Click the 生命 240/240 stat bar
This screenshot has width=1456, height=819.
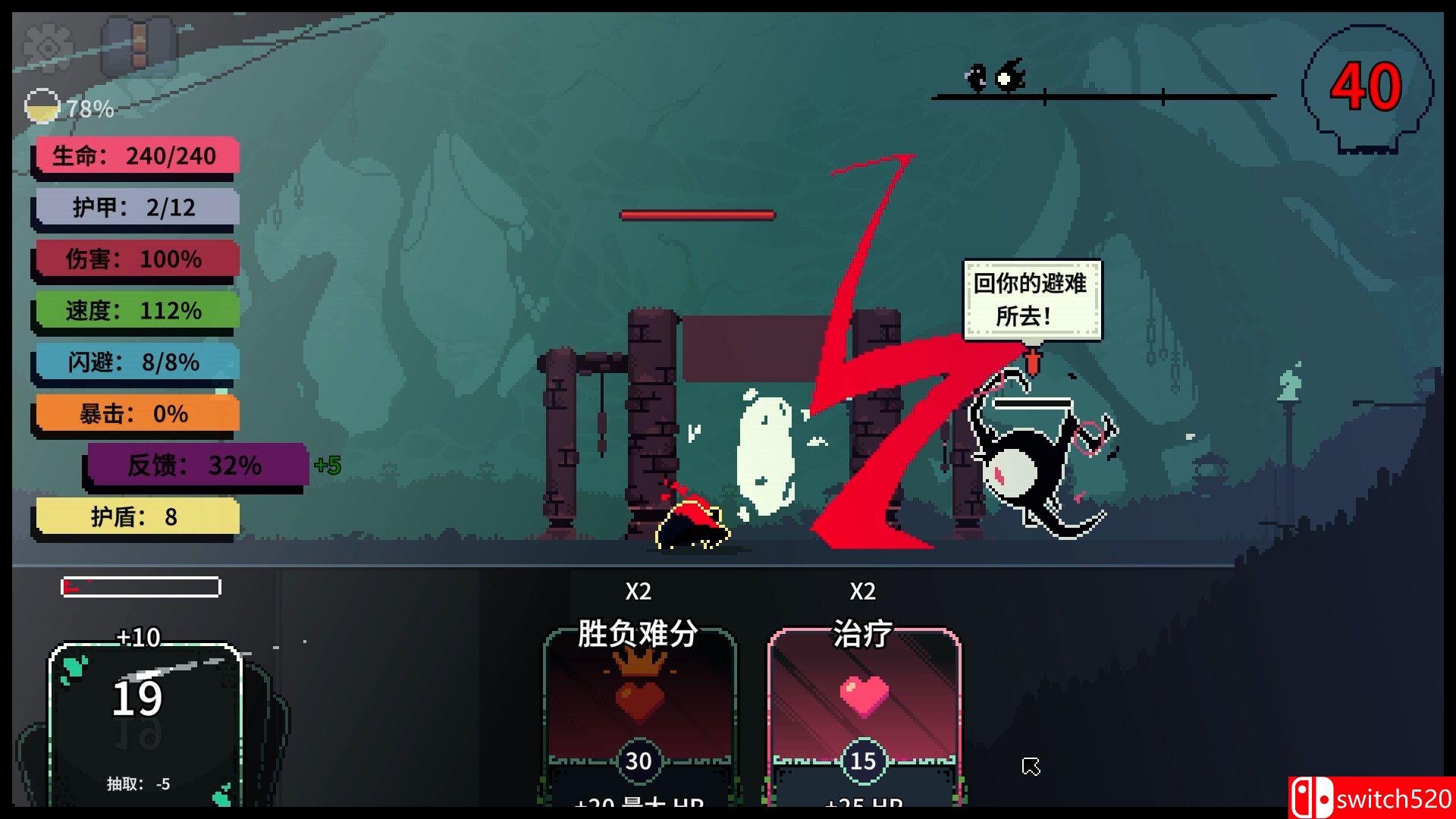point(135,155)
